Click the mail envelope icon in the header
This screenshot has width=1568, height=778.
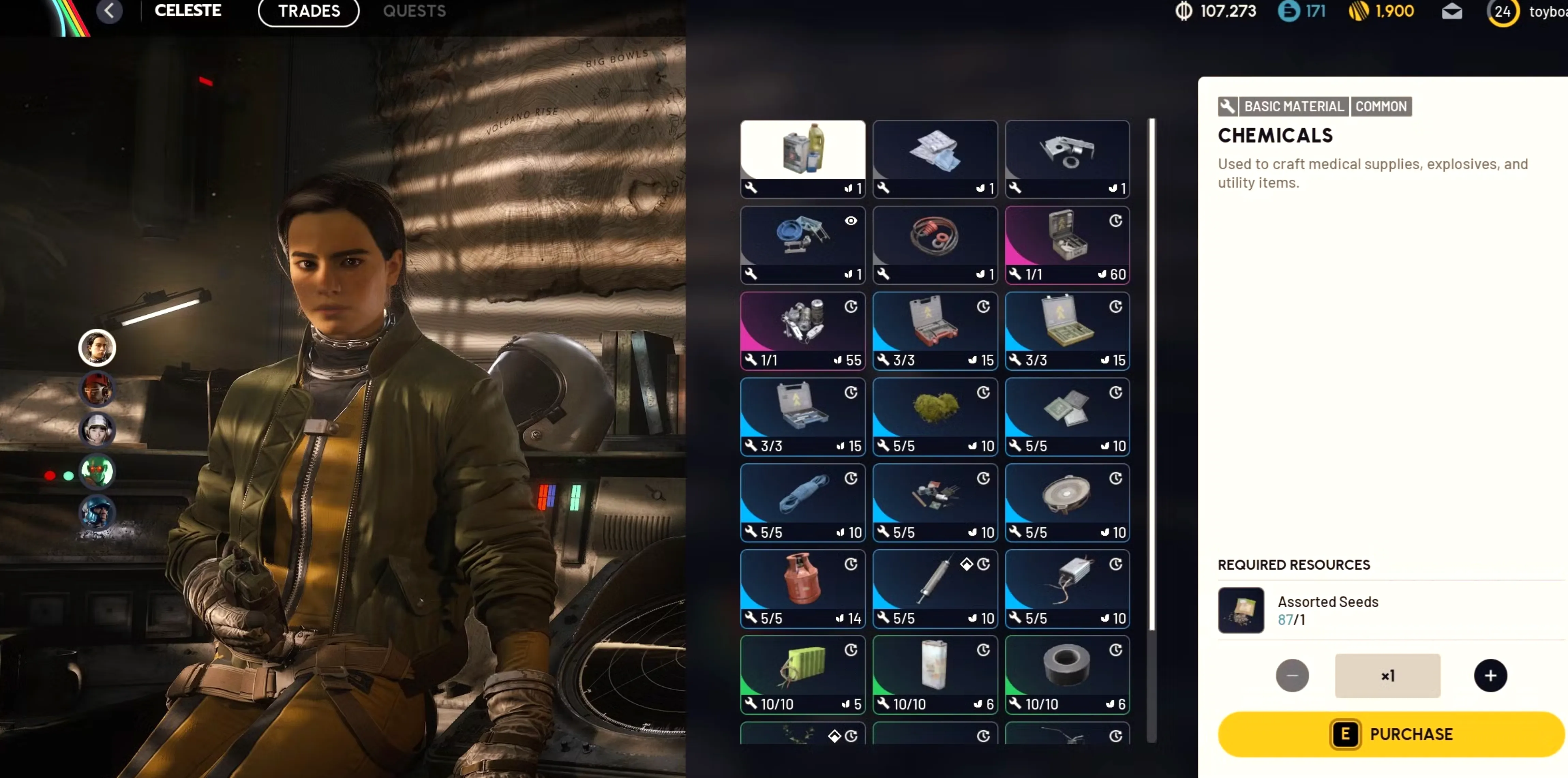pos(1452,12)
